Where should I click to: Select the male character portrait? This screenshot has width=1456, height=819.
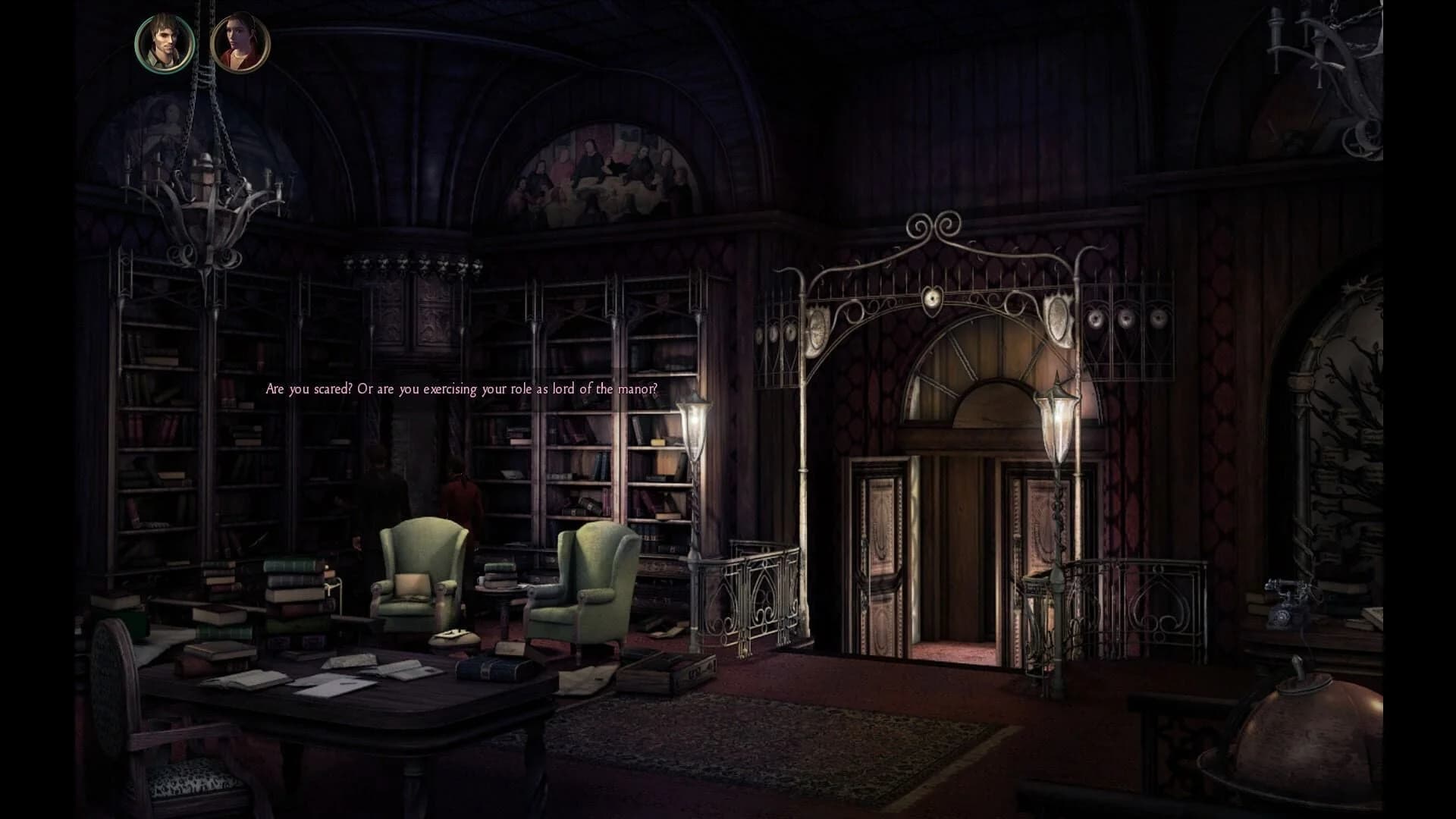click(x=165, y=44)
